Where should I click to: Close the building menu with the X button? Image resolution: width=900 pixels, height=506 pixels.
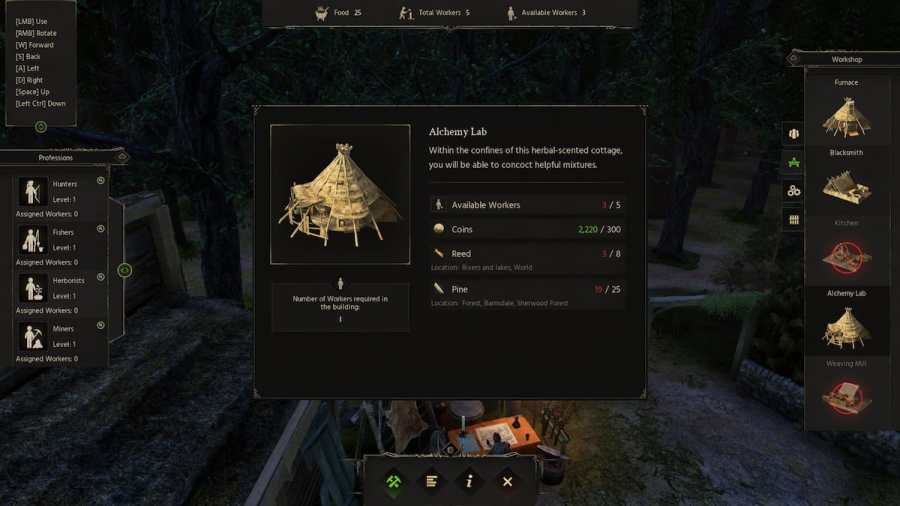click(x=507, y=481)
